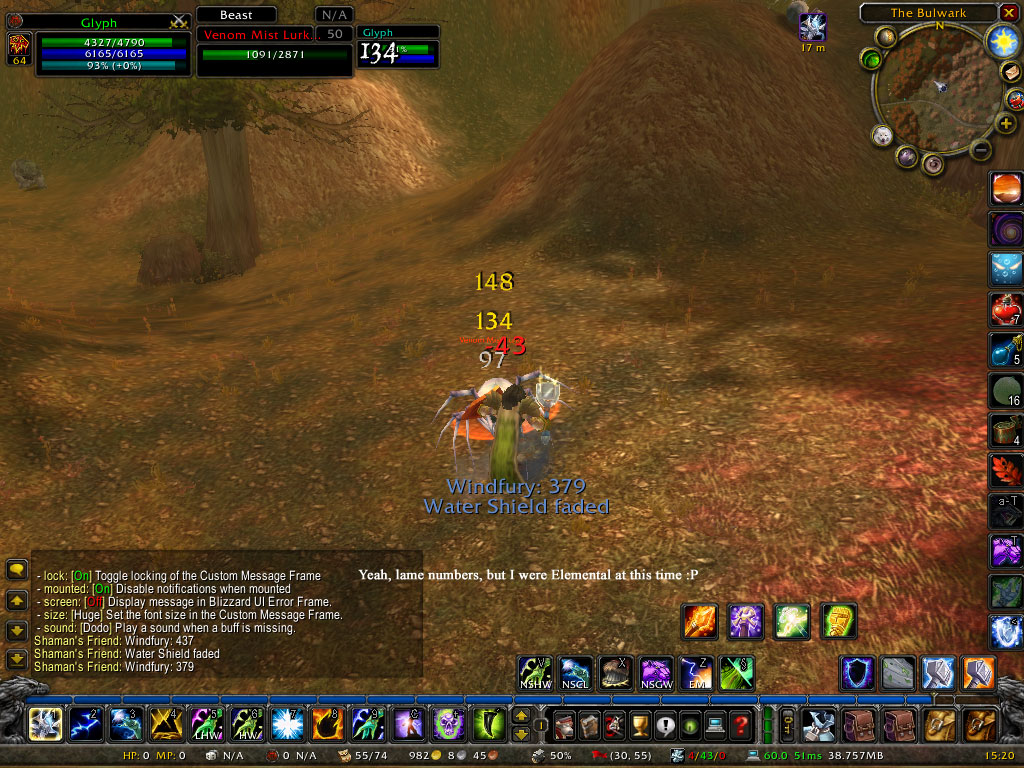Activate the yellow stone fist totem icon
1024x768 pixels.
(x=839, y=622)
